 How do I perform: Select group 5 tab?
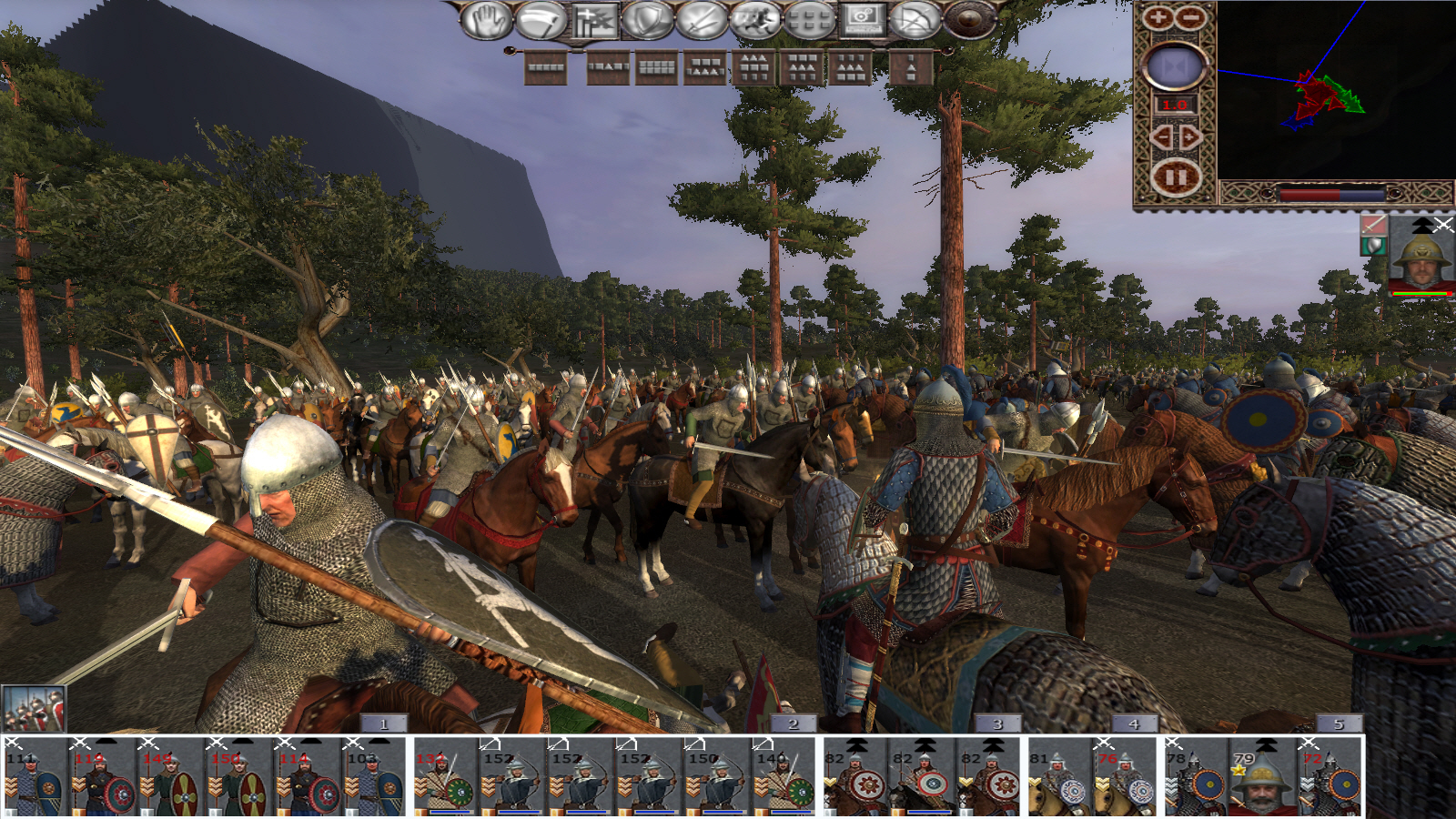[x=1338, y=723]
